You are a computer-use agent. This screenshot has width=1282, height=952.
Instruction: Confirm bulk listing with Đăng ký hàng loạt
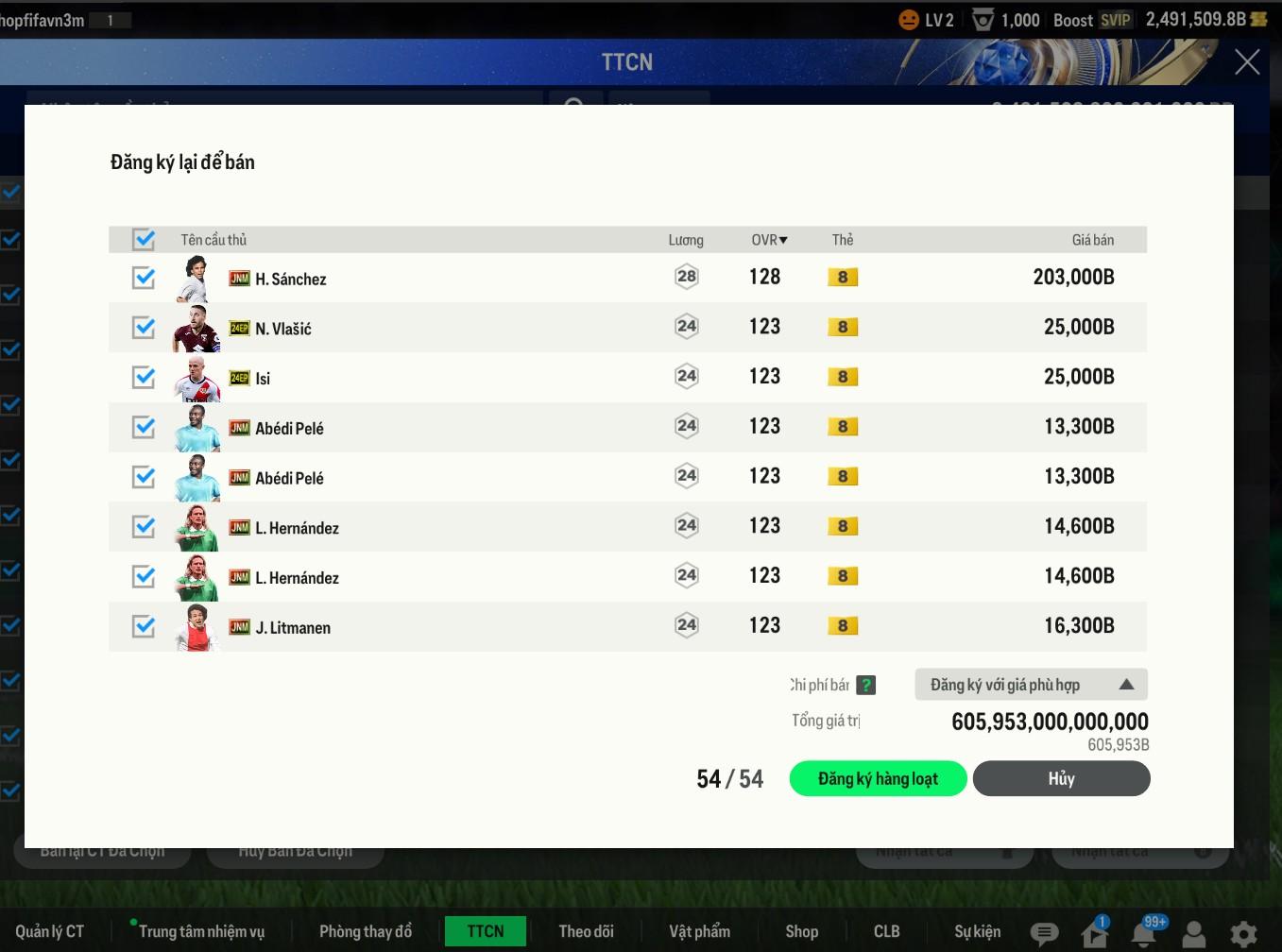tap(878, 779)
